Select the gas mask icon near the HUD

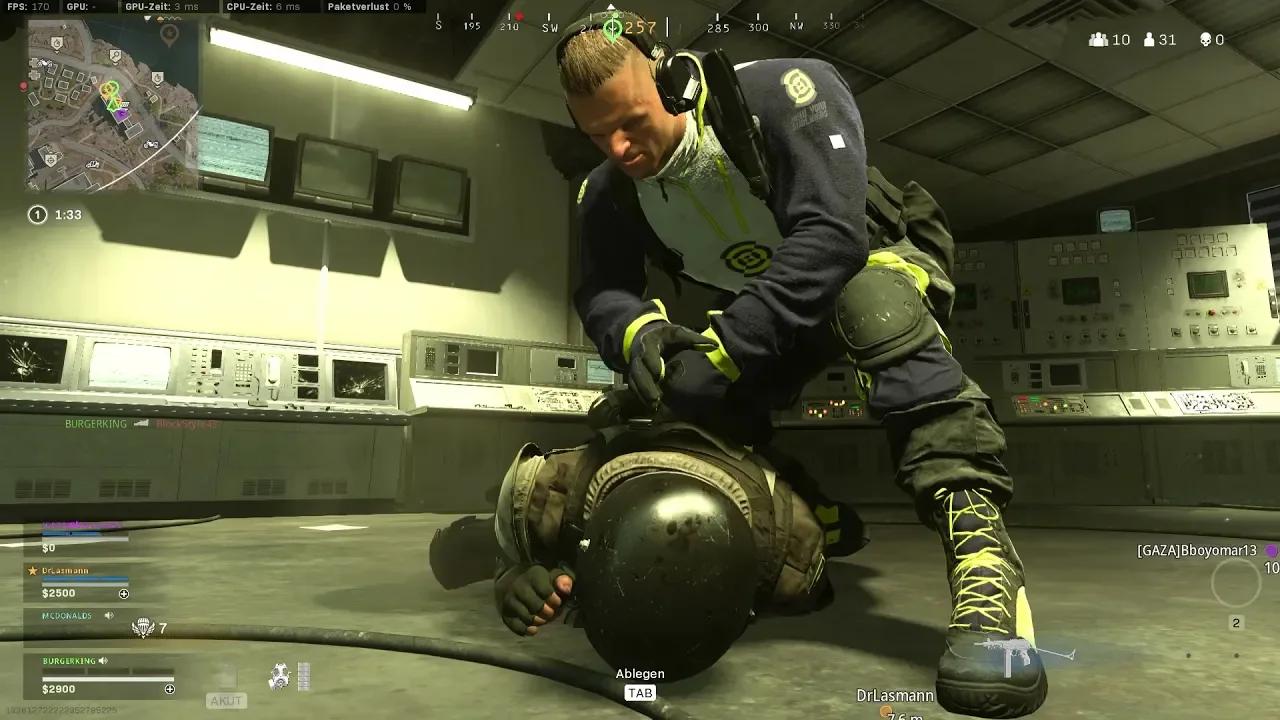[x=280, y=675]
